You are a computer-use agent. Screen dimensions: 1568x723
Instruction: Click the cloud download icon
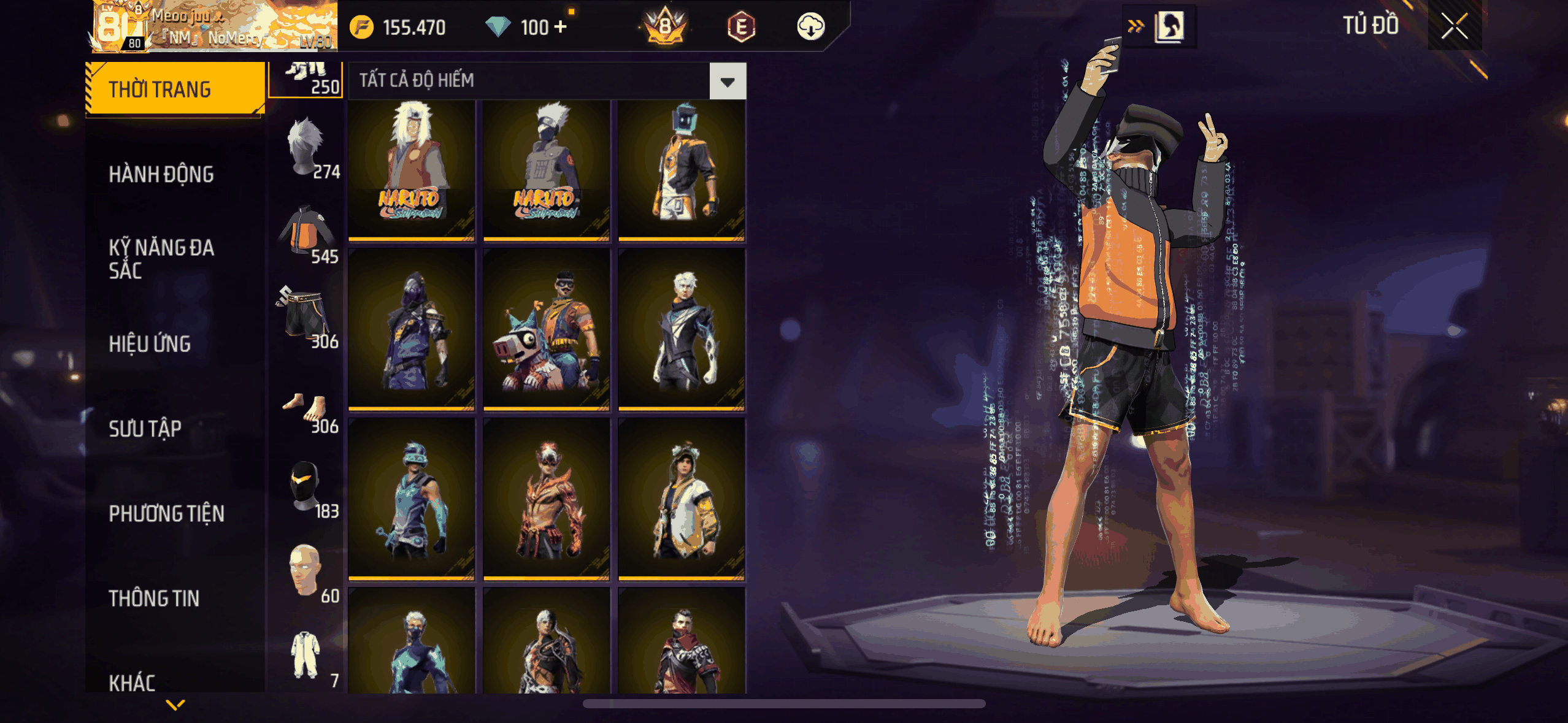tap(810, 27)
